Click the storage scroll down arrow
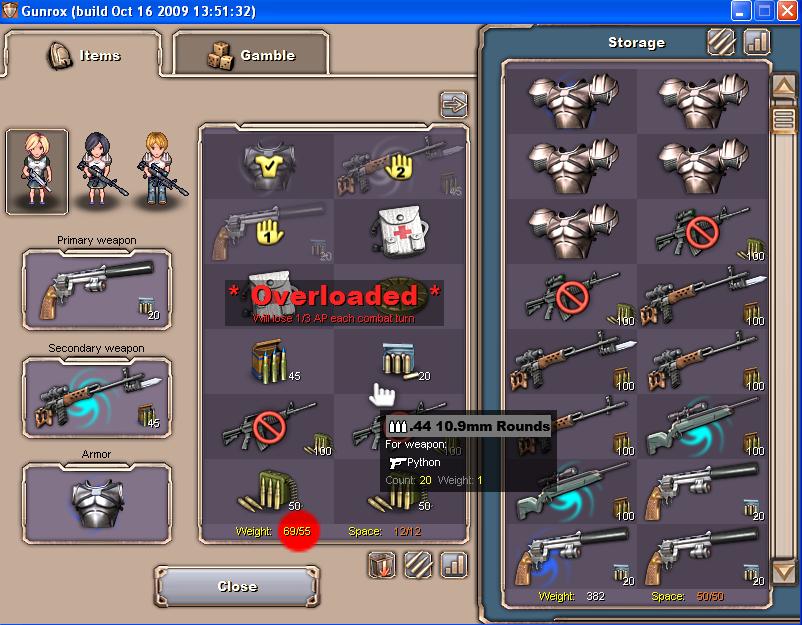This screenshot has width=802, height=625. (782, 571)
